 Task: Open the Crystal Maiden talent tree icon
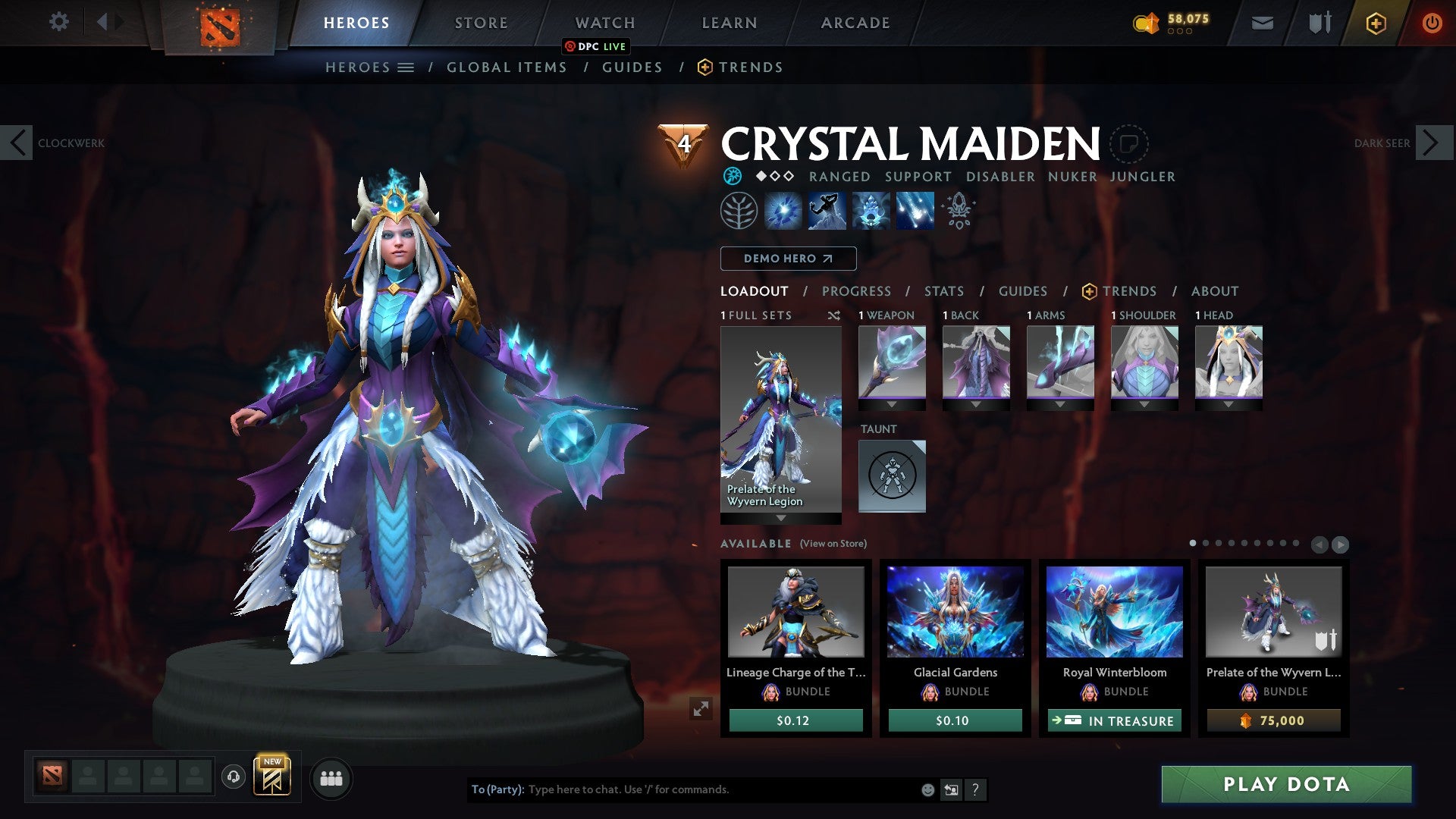[x=738, y=210]
